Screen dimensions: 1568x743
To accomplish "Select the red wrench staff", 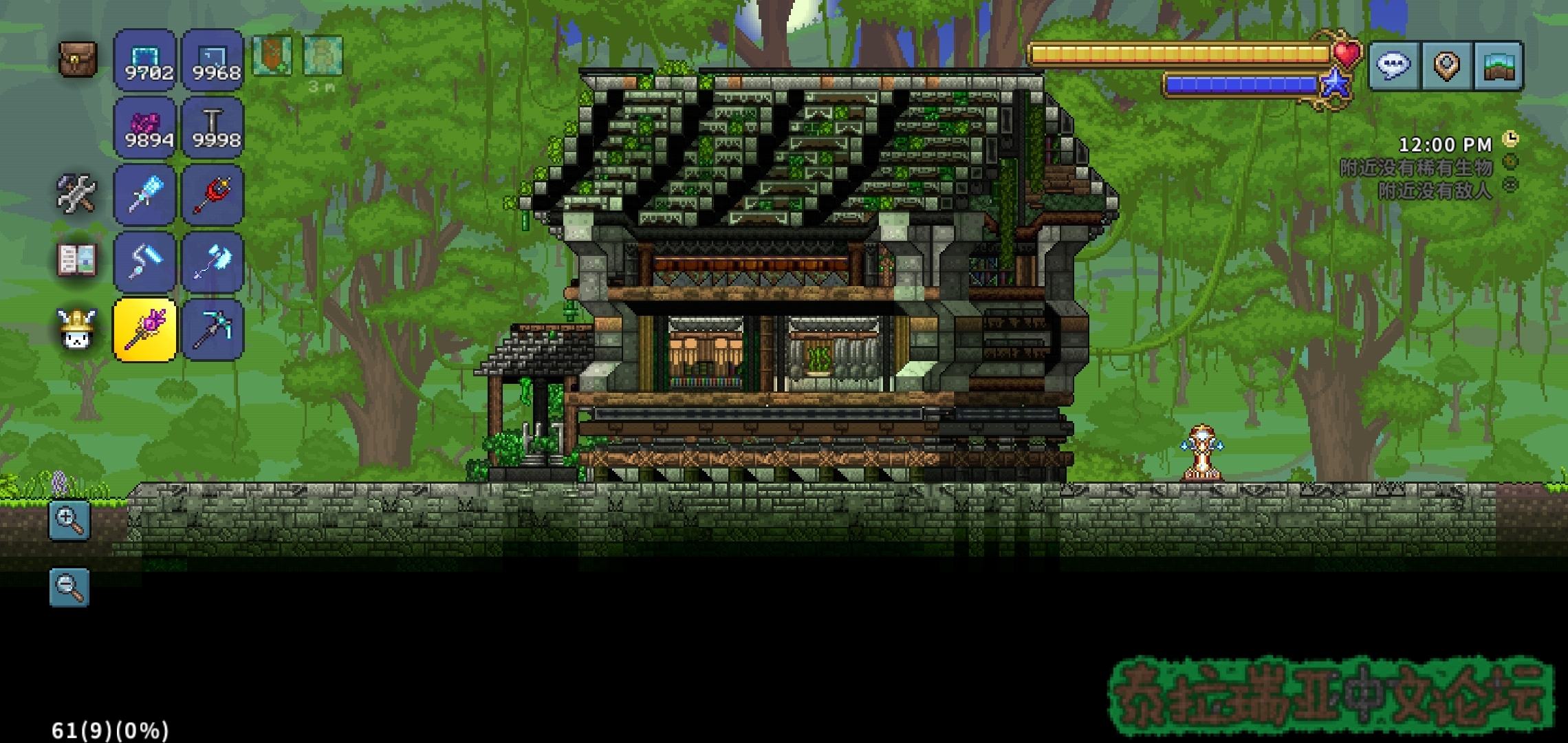I will tap(213, 195).
